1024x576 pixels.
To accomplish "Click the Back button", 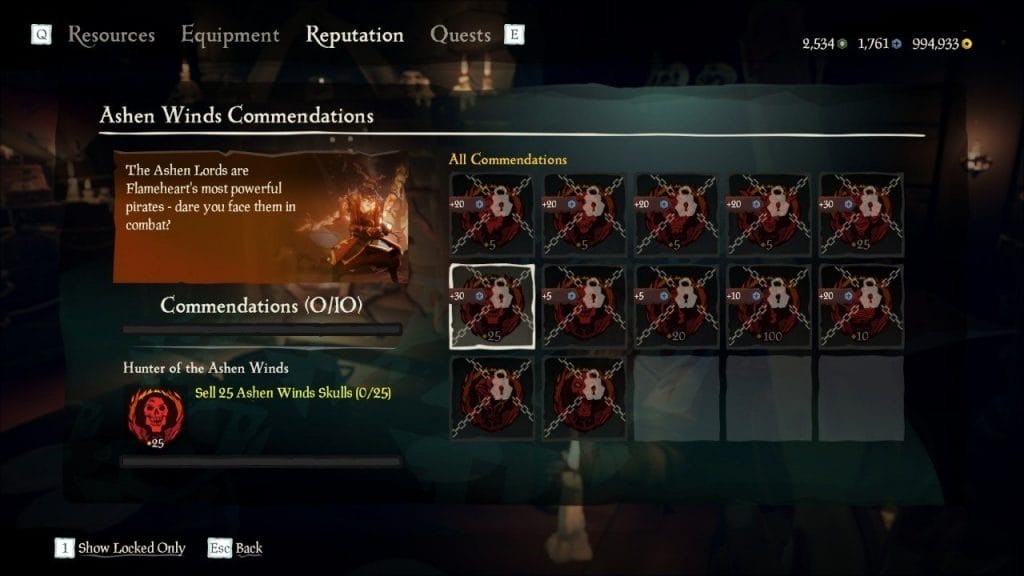I will tap(248, 548).
